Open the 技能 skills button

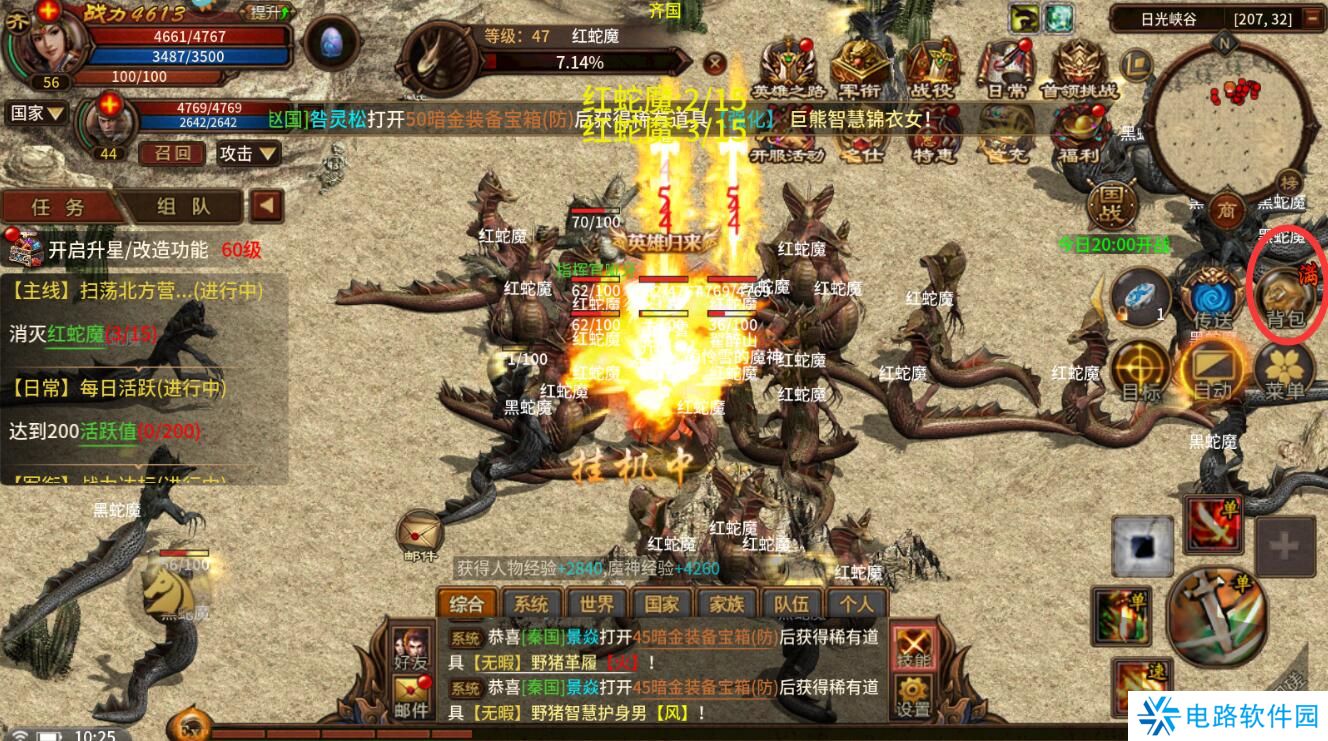pyautogui.click(x=914, y=646)
